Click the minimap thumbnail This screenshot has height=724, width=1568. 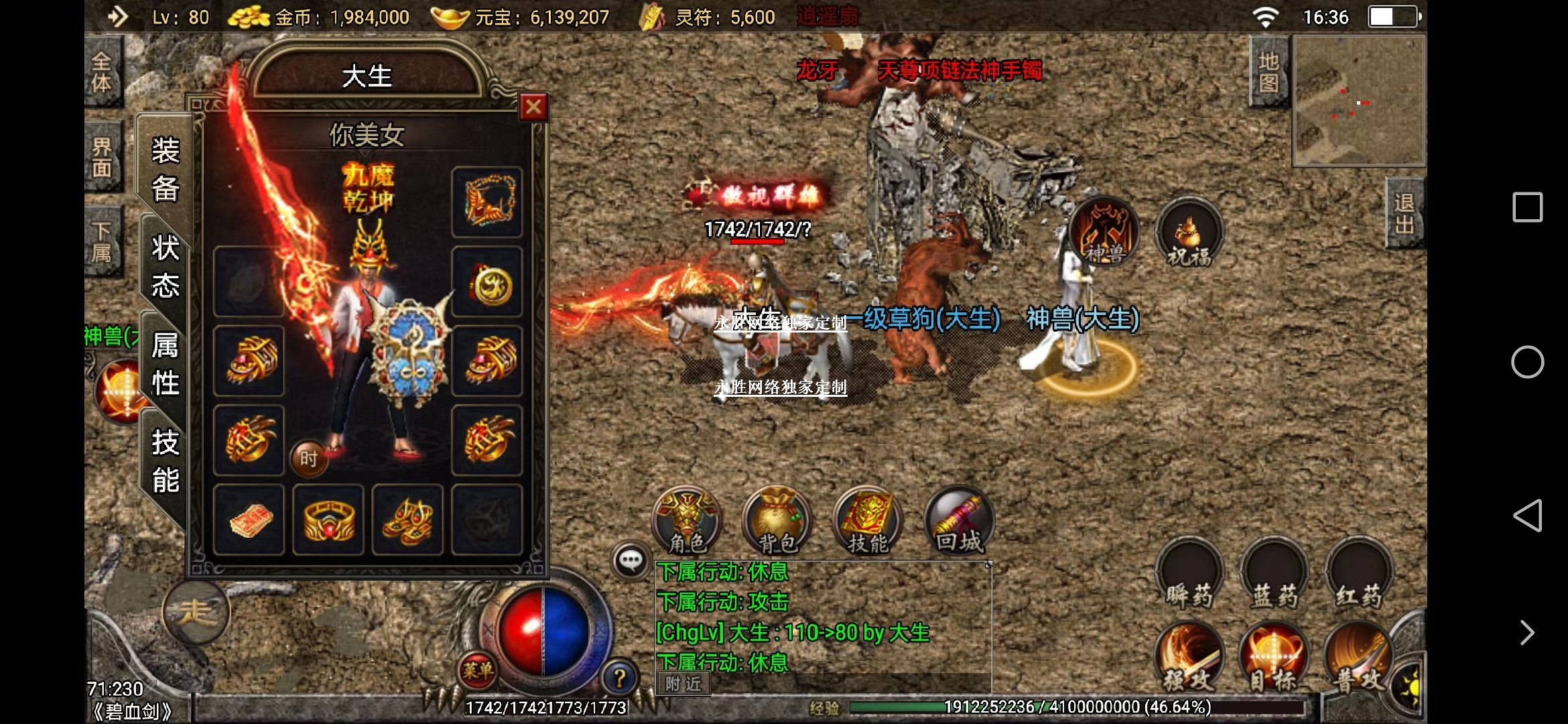tap(1359, 101)
